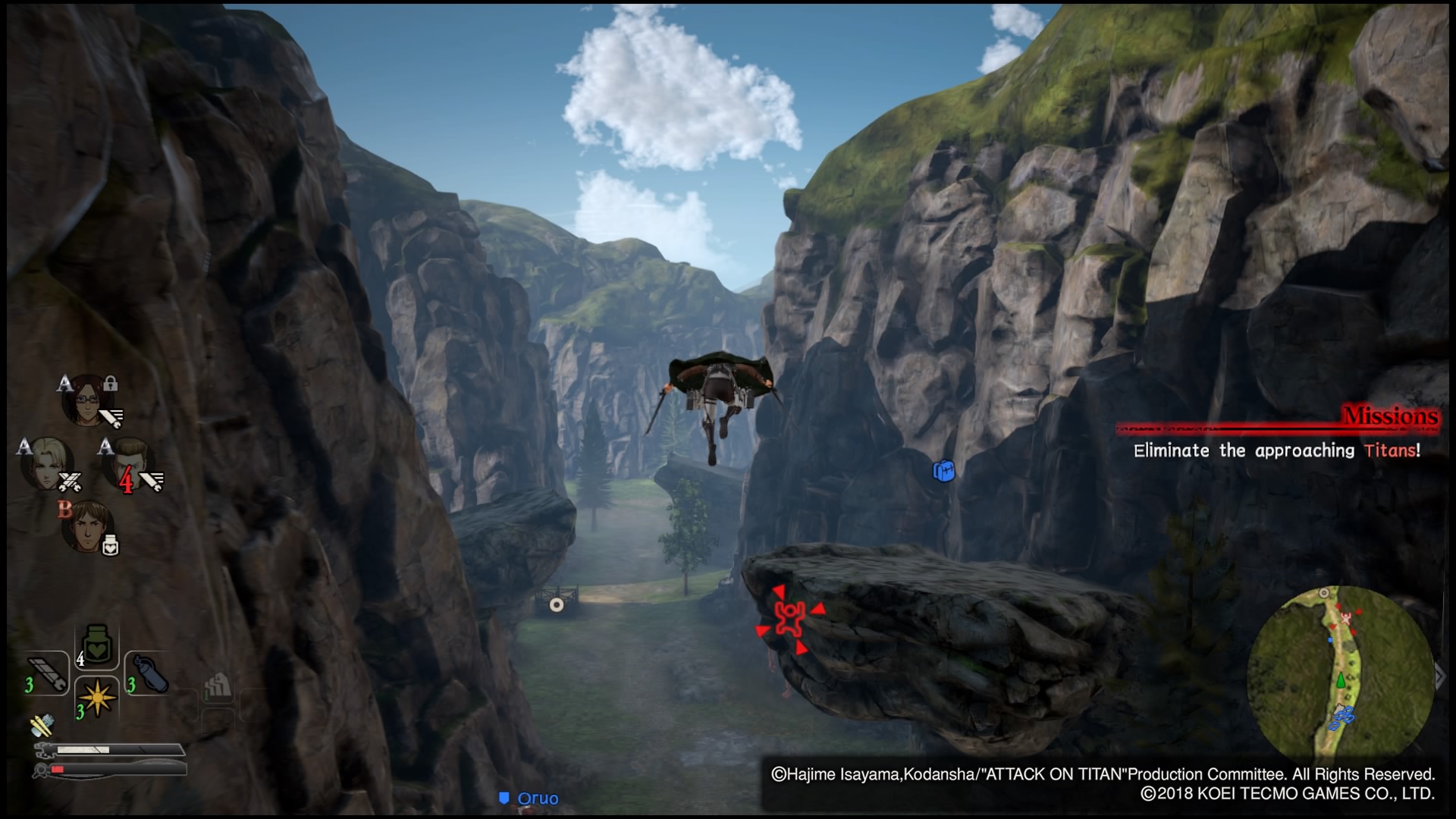Image resolution: width=1456 pixels, height=819 pixels.
Task: Click the white target marker on minimap
Action: (x=1324, y=592)
